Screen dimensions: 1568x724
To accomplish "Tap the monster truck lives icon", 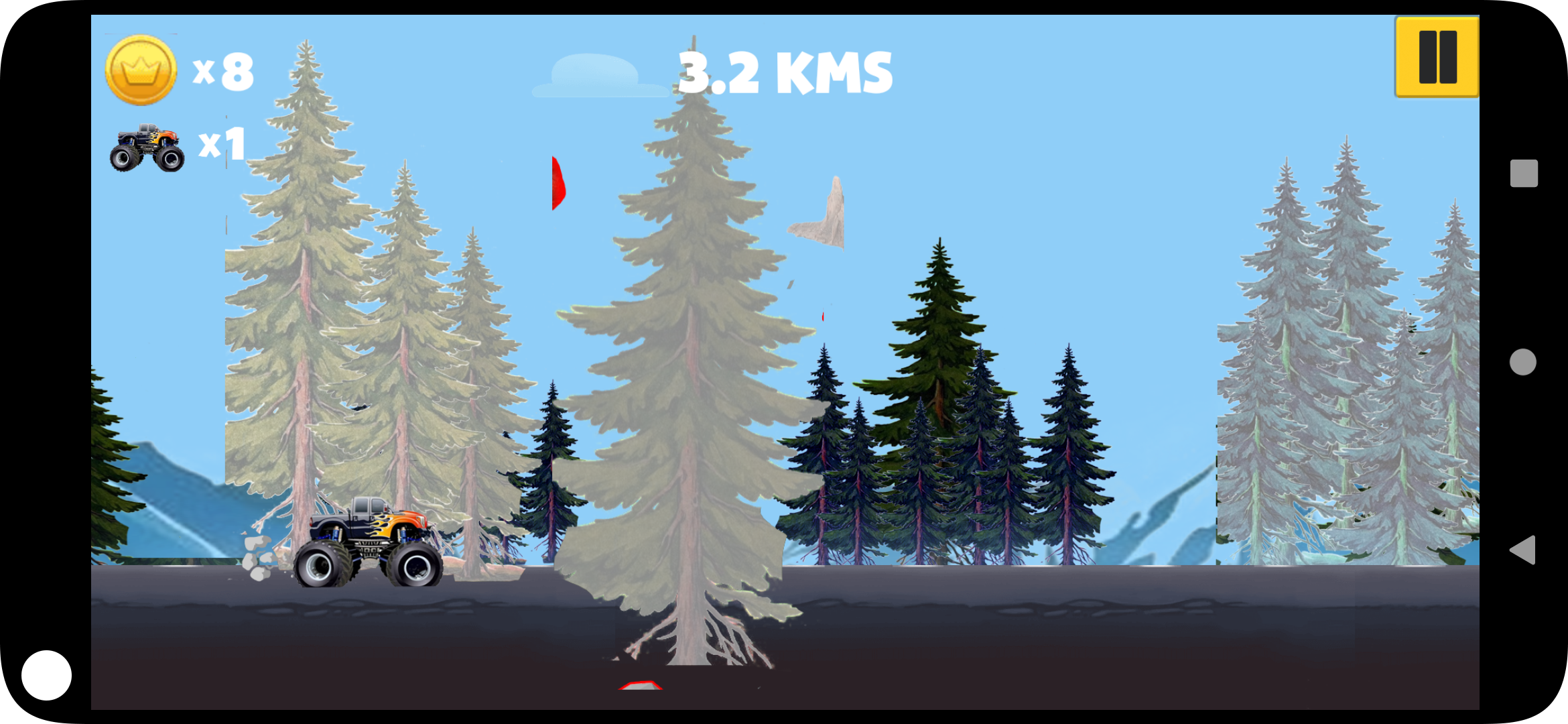I will [147, 146].
